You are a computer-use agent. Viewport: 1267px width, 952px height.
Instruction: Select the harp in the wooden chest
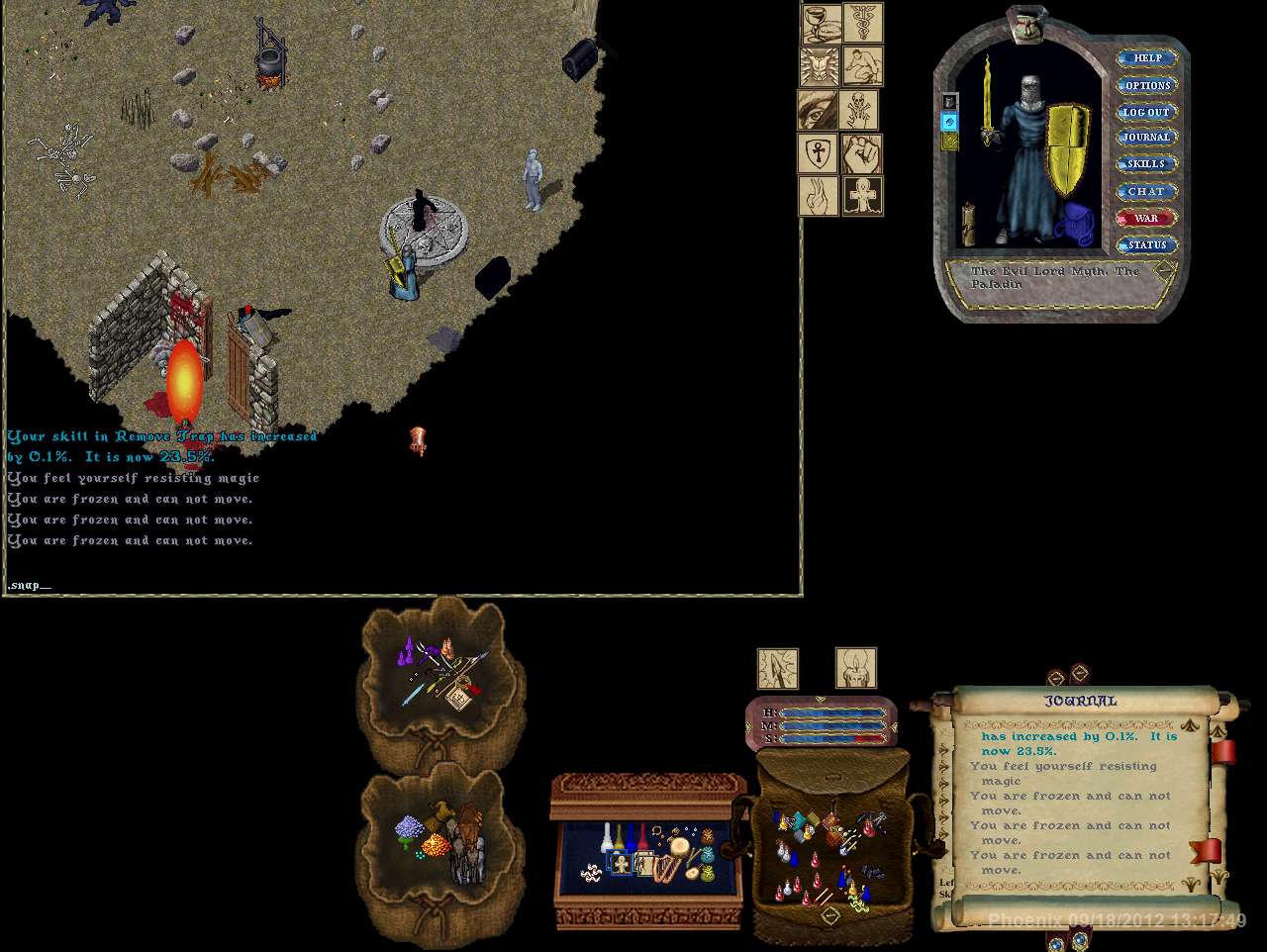point(667,867)
